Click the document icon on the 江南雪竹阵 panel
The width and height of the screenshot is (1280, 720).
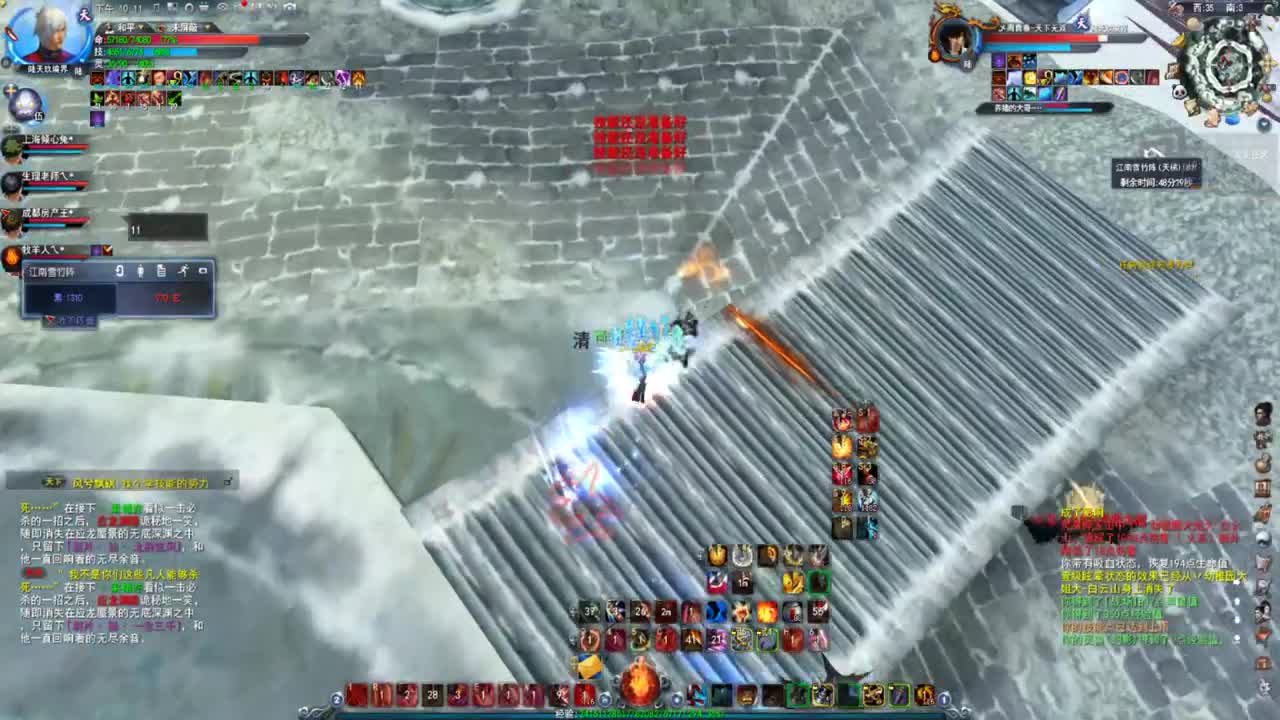click(162, 270)
